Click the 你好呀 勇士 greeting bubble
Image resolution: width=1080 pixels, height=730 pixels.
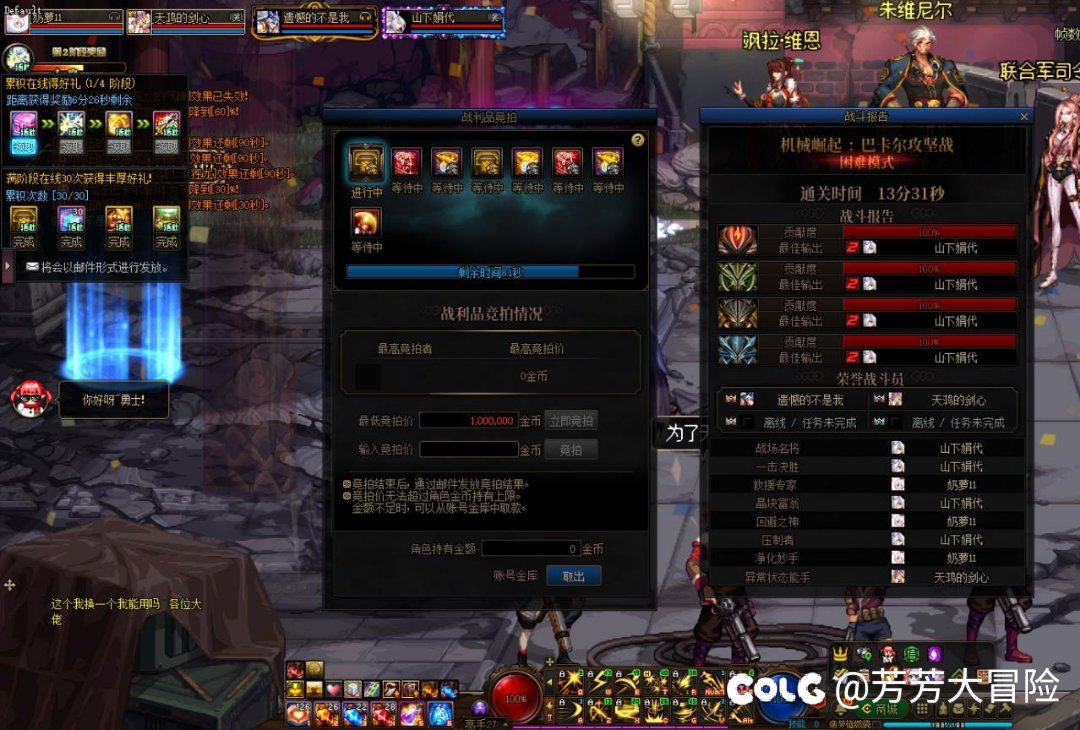114,400
